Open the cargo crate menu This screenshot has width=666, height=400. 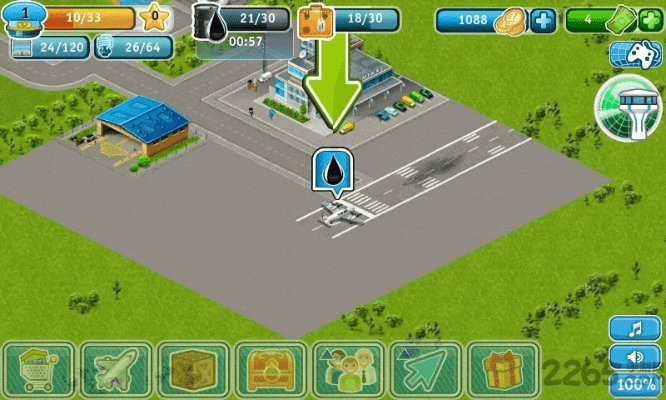point(193,369)
